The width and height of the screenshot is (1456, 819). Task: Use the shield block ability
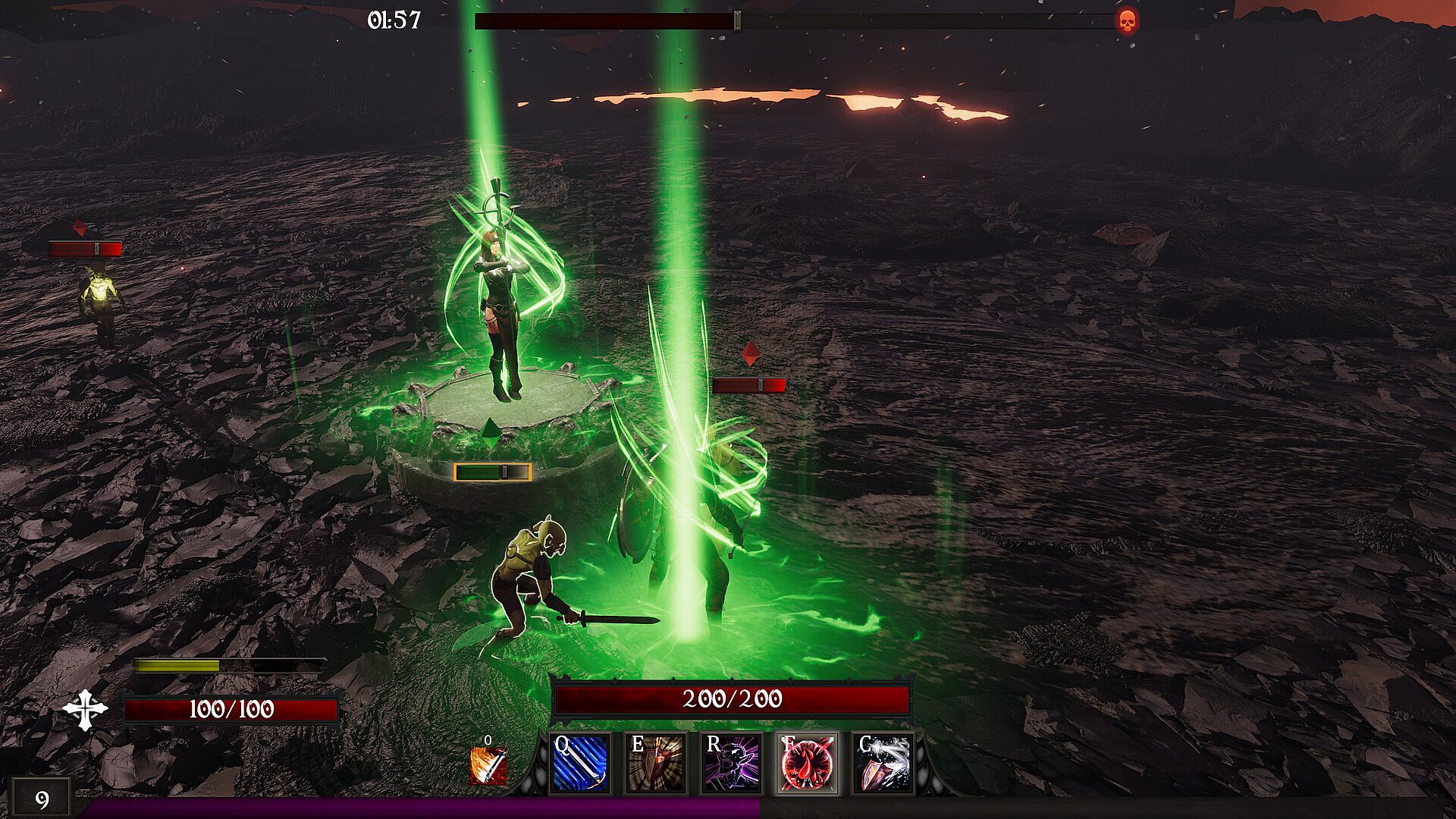(655, 764)
